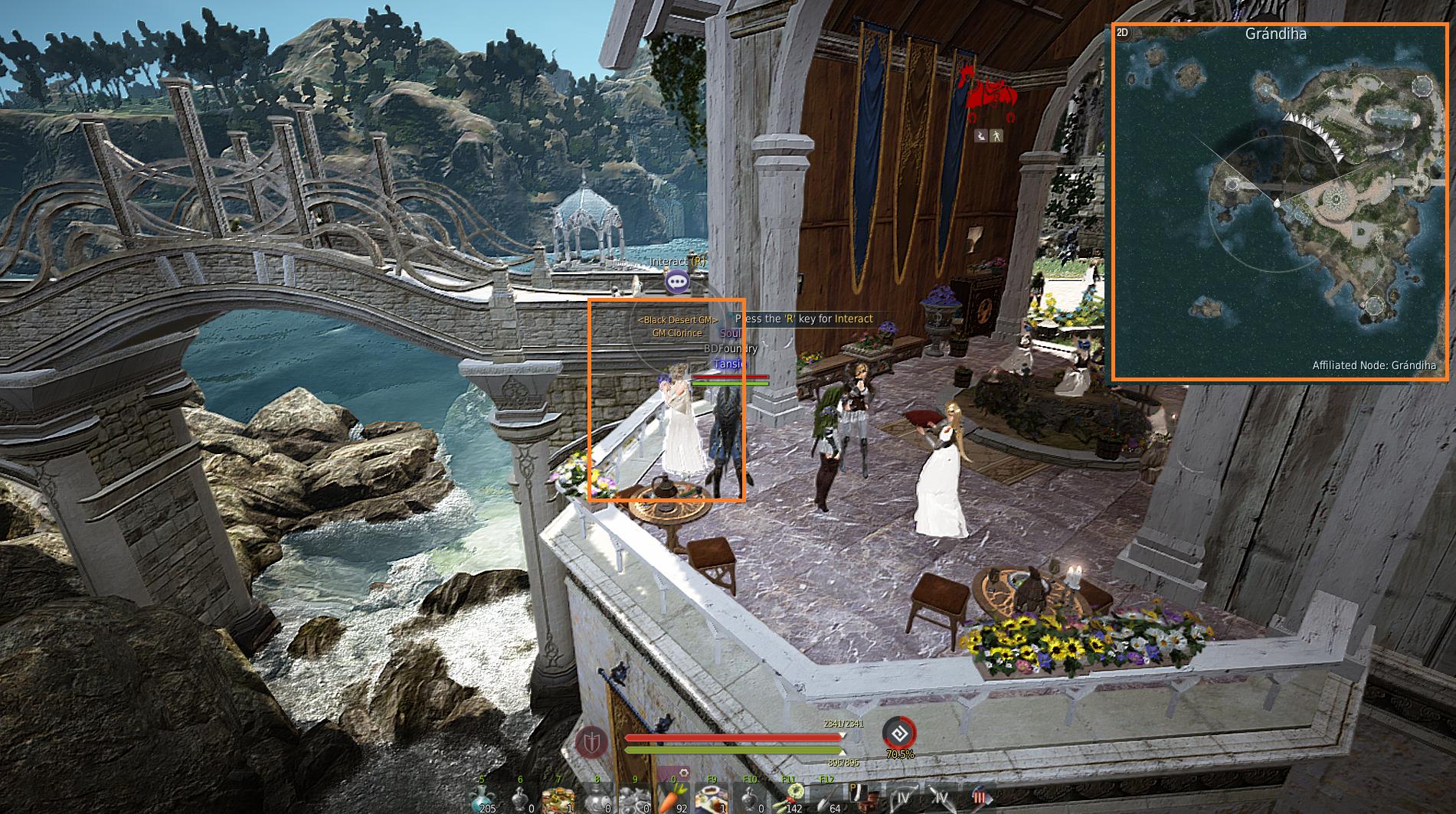
Task: Click the speech bubble Interact icon
Action: tap(676, 283)
